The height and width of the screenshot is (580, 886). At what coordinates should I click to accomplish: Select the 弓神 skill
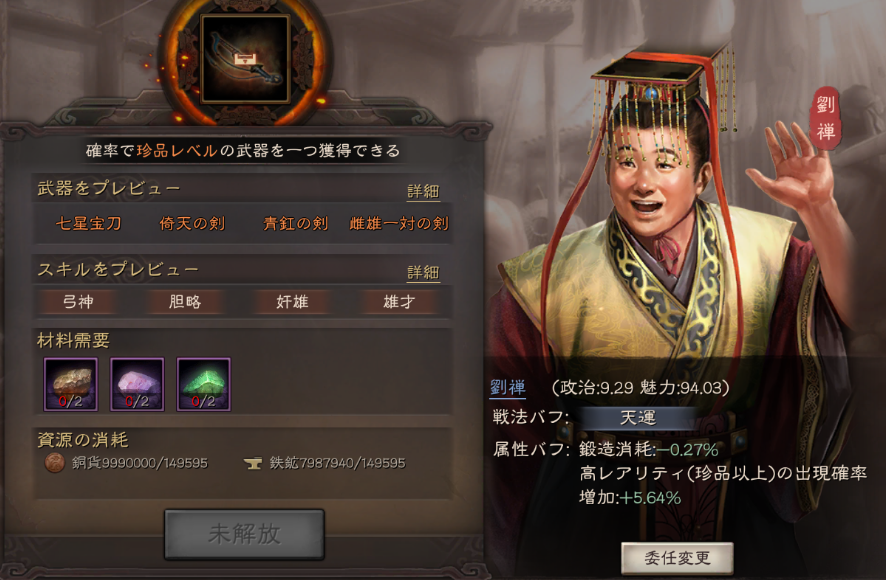point(78,301)
